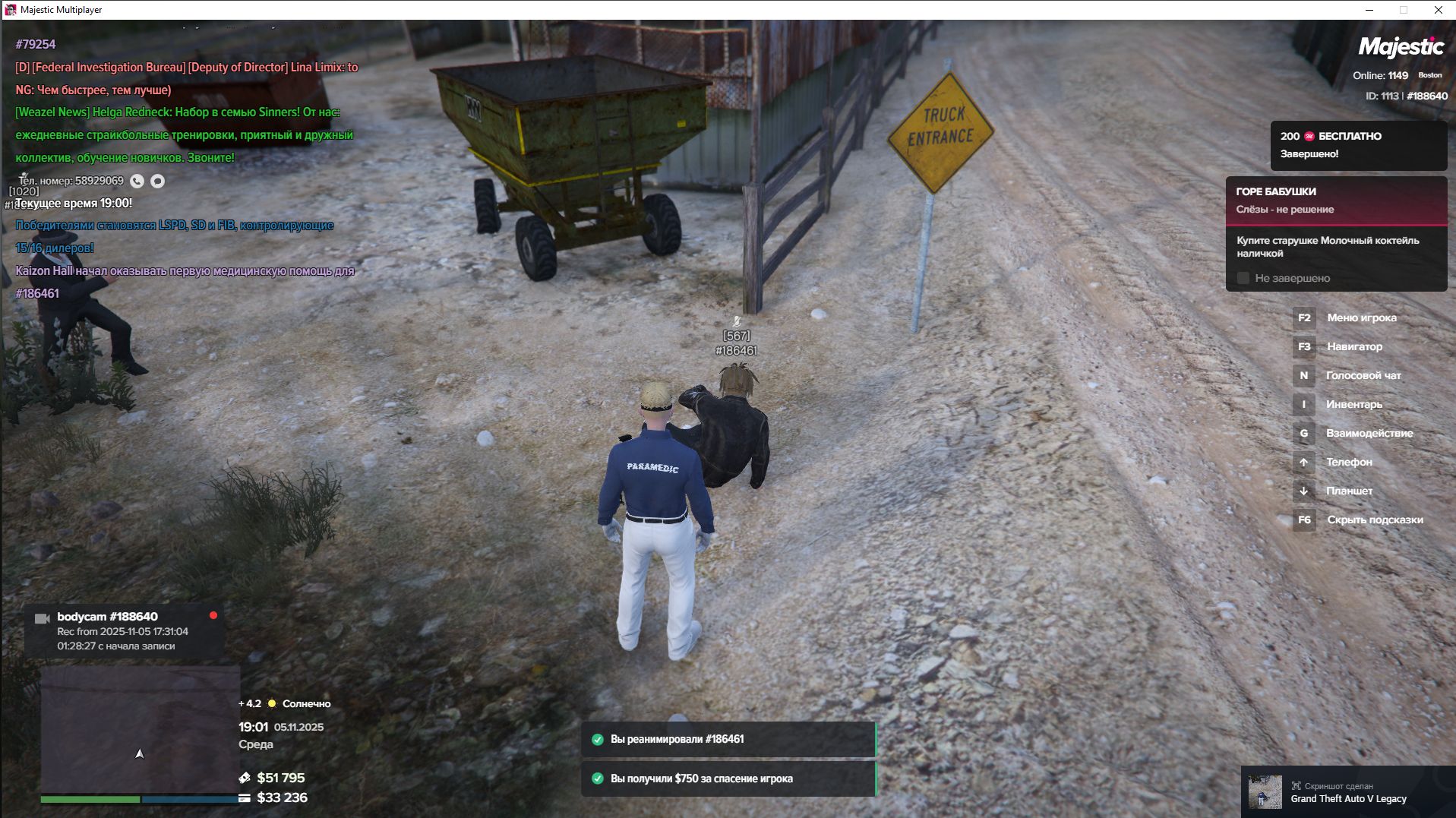Click the bodycam recording panel

[125, 630]
